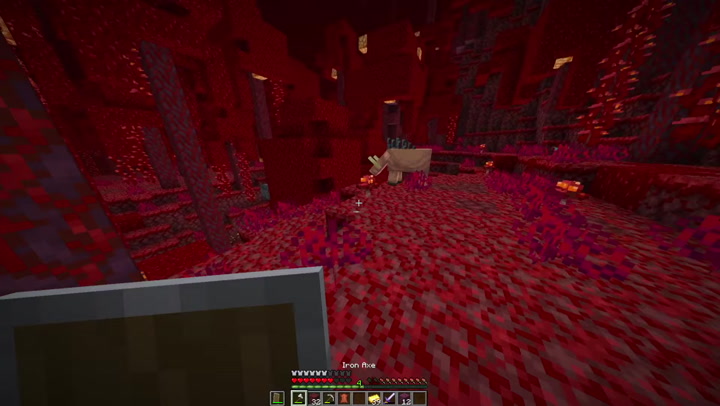
Task: Equip the enchanted sword from the hotbar
Action: [x=388, y=398]
